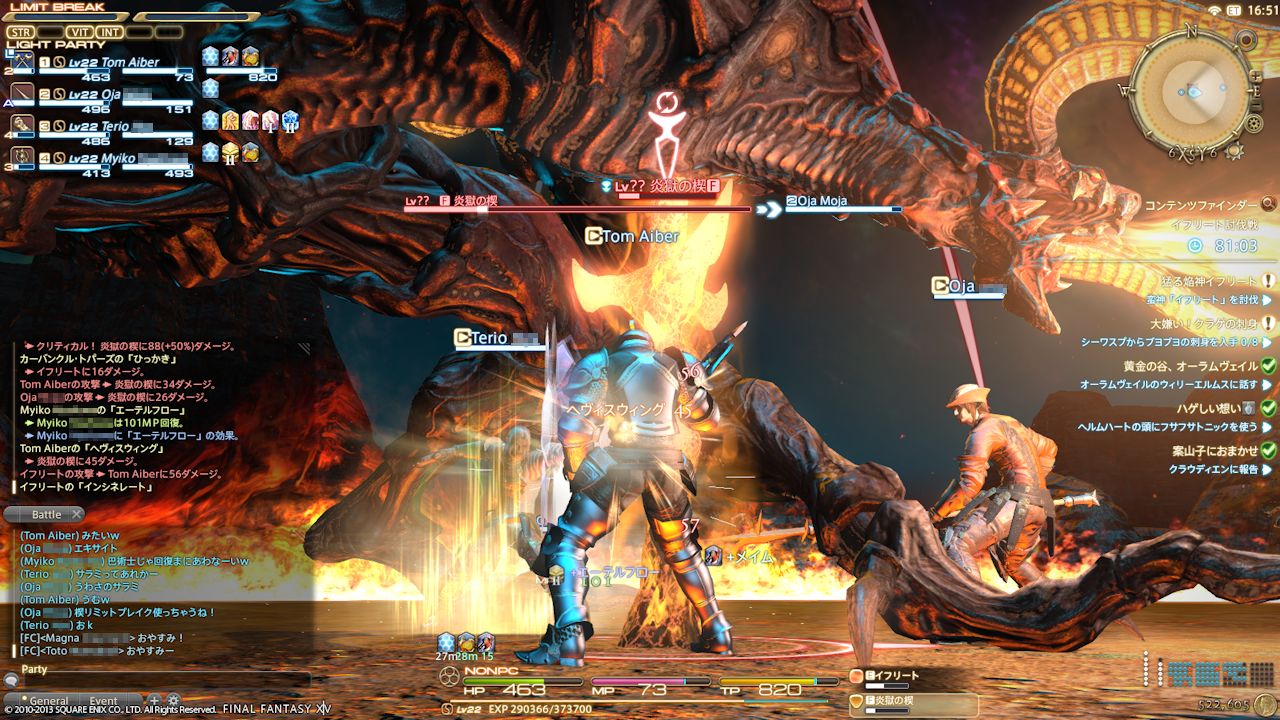Switch to the Event chat tab
The height and width of the screenshot is (720, 1280).
(x=103, y=701)
